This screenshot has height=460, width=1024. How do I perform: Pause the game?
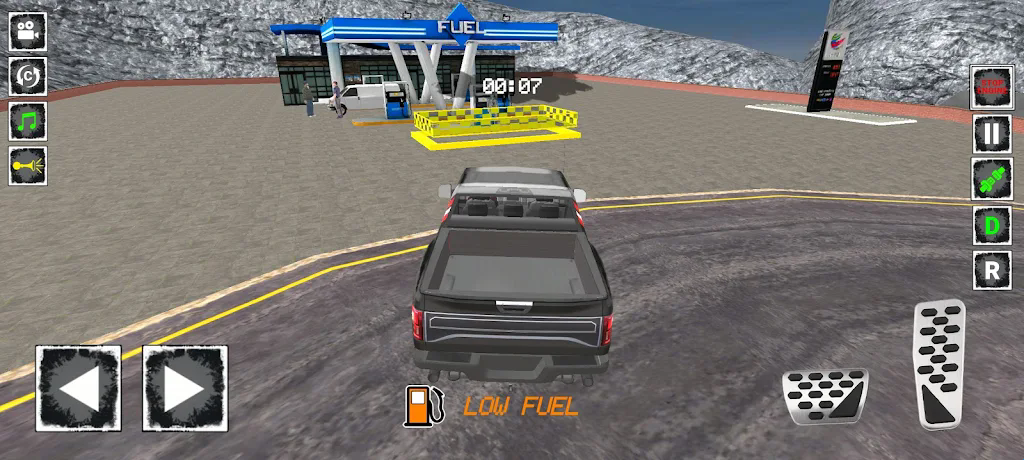coord(992,133)
